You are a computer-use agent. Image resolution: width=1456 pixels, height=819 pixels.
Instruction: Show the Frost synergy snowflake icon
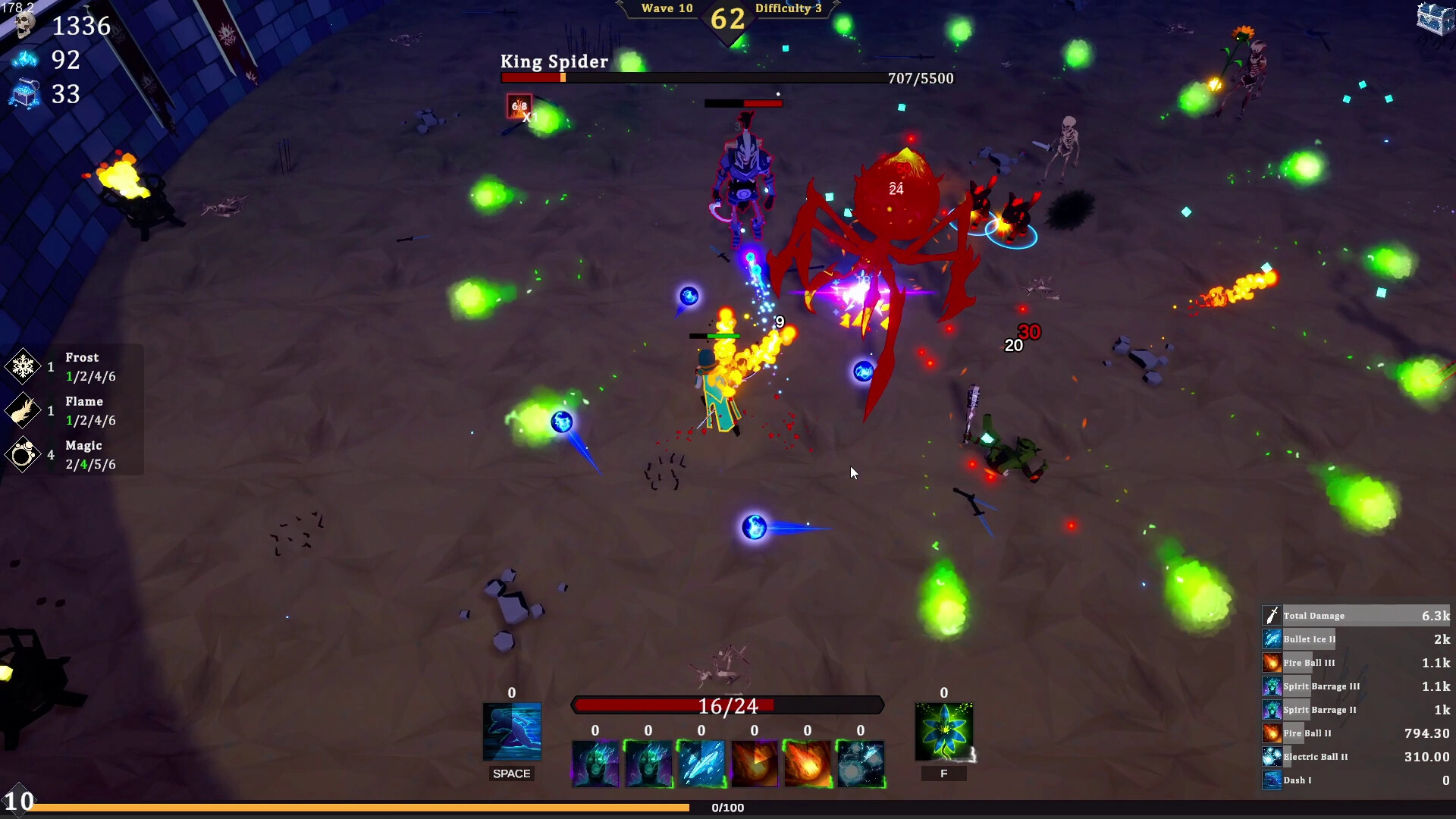23,367
